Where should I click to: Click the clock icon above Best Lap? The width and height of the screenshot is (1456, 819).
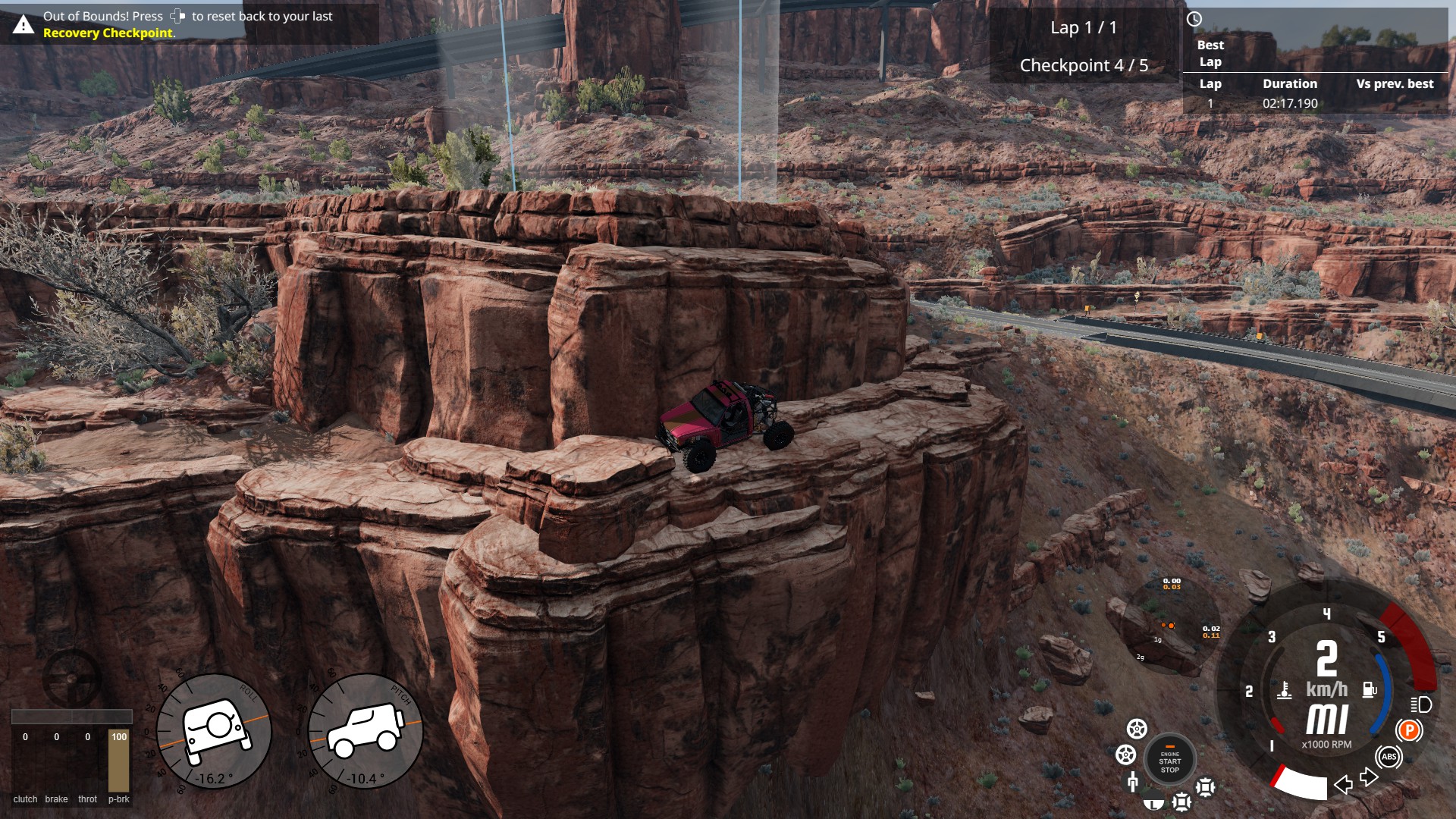point(1194,20)
